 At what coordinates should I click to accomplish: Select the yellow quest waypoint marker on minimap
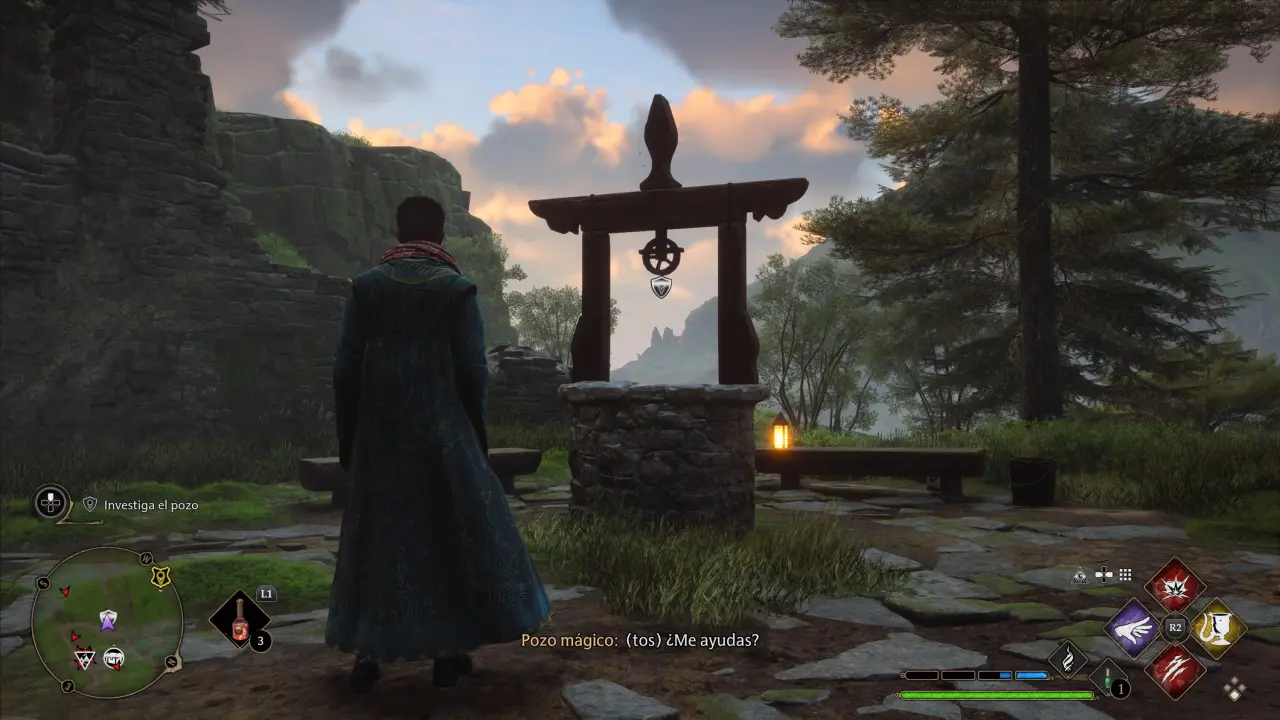159,577
